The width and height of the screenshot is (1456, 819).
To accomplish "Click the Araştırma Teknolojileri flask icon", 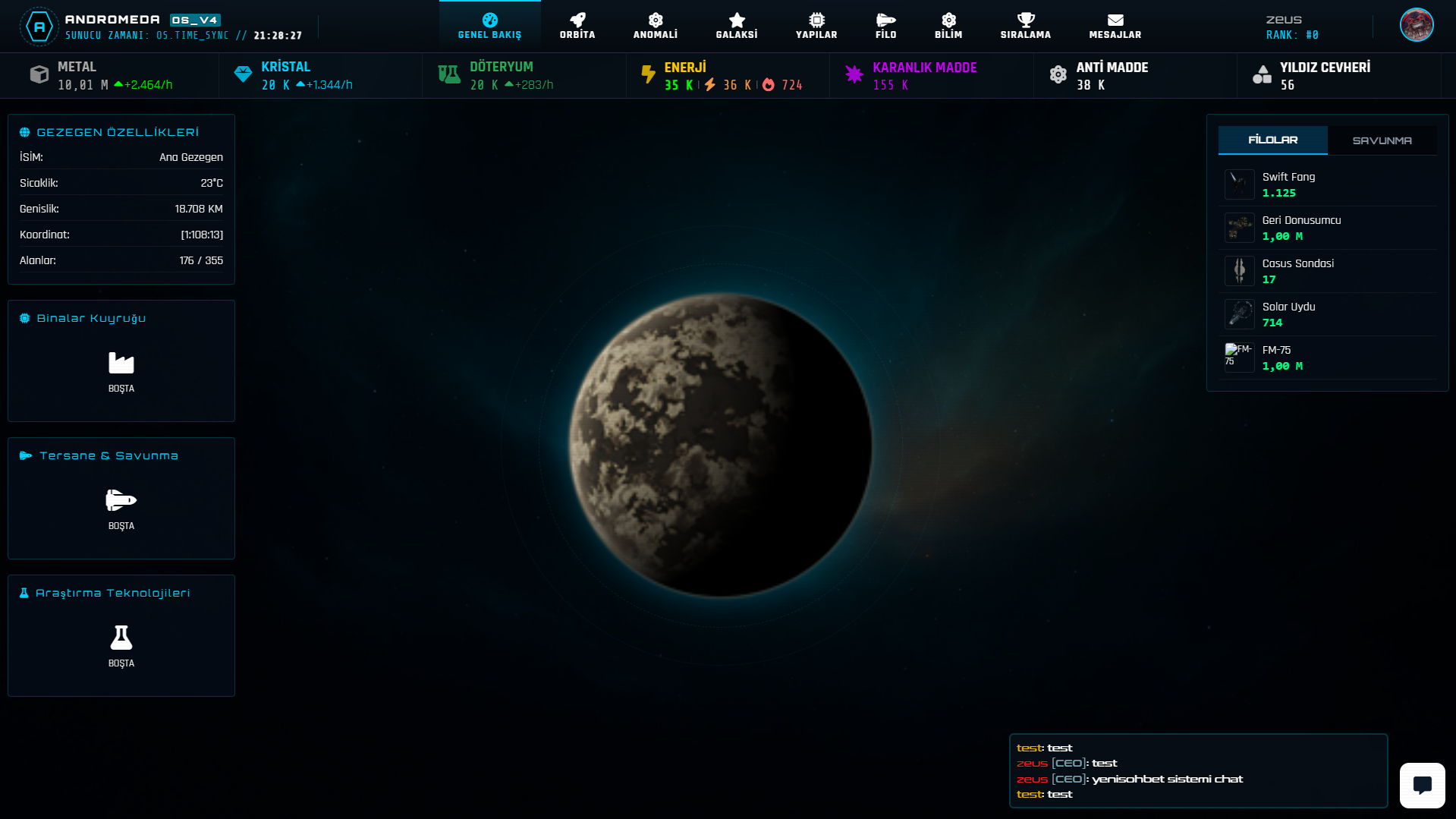I will pos(121,638).
